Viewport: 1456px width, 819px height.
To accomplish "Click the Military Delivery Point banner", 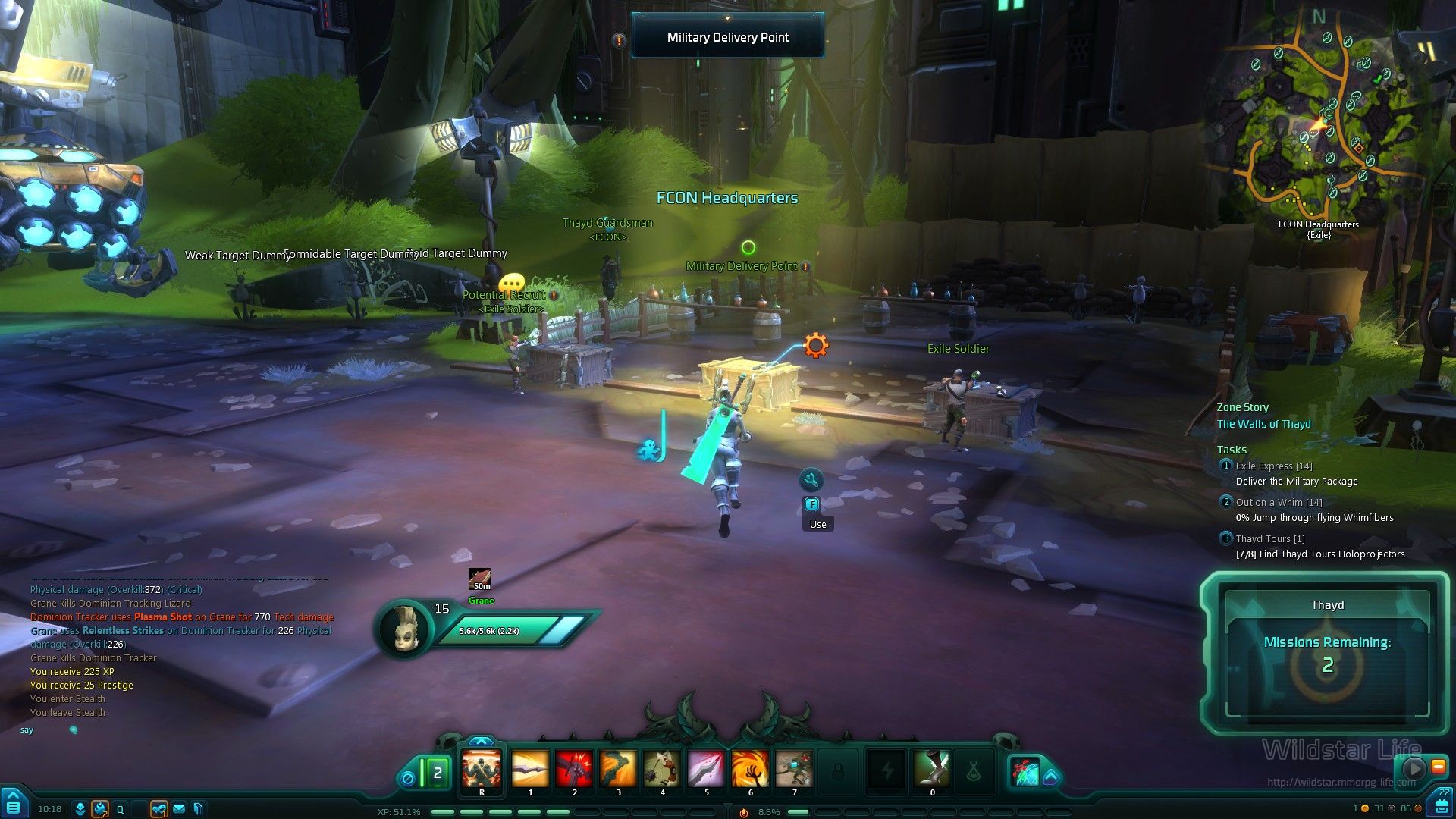I will 727,37.
